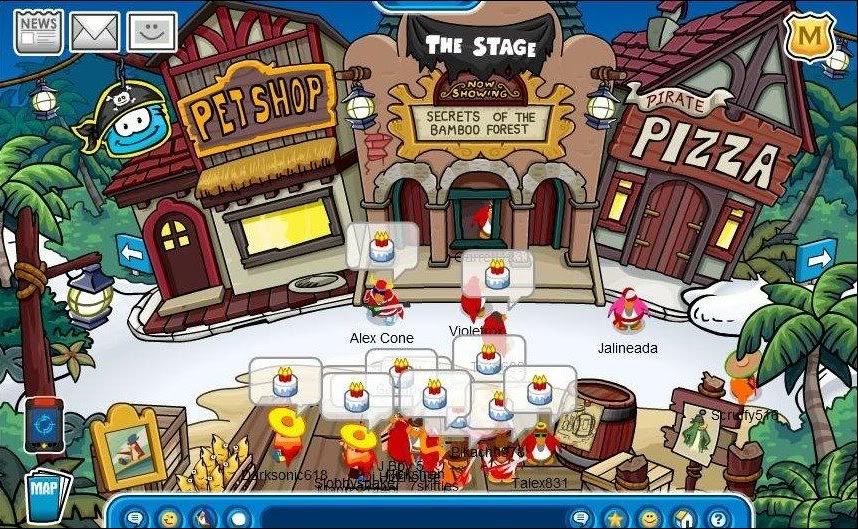This screenshot has width=858, height=529.
Task: Click the smiley face icon beside the mail
Action: pyautogui.click(x=152, y=32)
